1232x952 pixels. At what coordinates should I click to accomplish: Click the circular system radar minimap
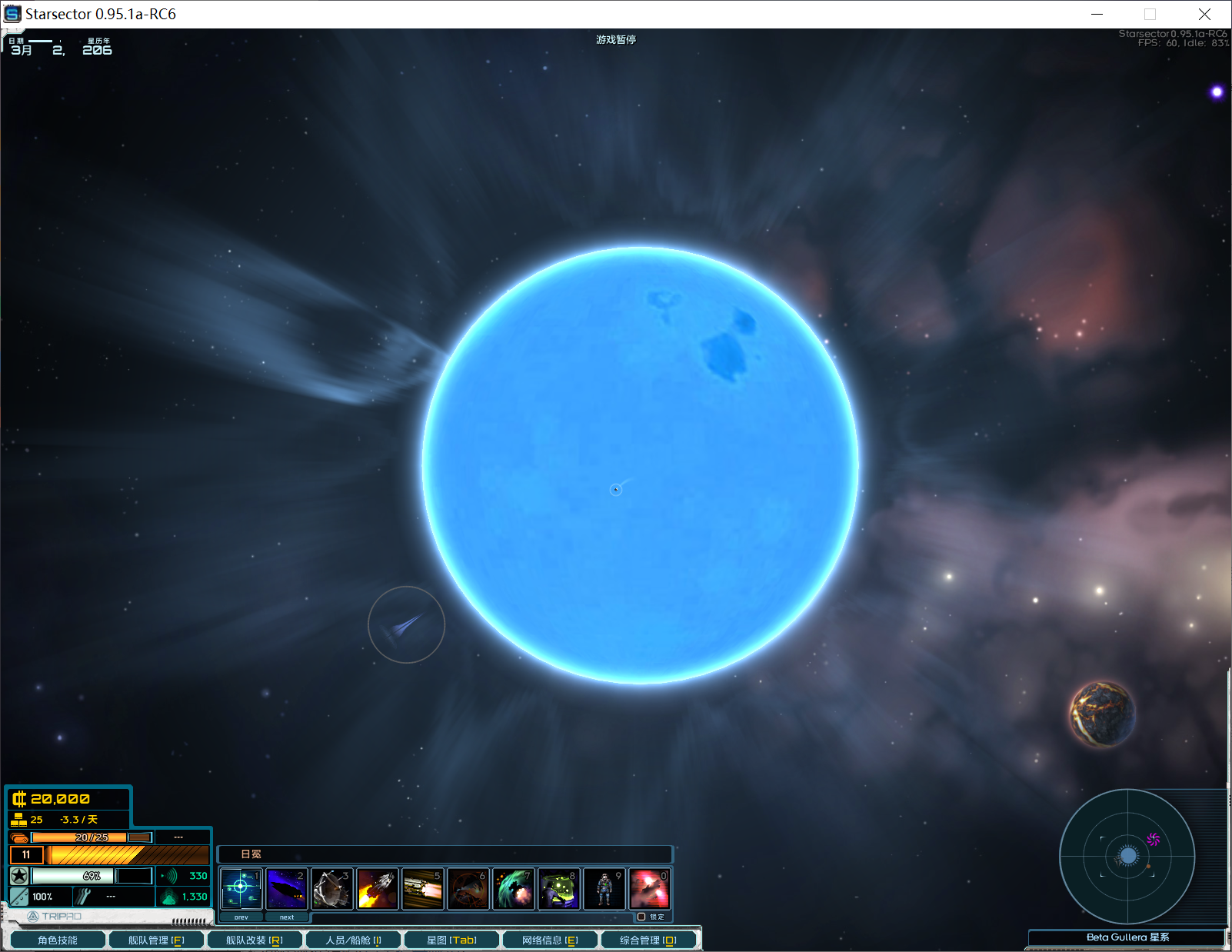point(1127,856)
